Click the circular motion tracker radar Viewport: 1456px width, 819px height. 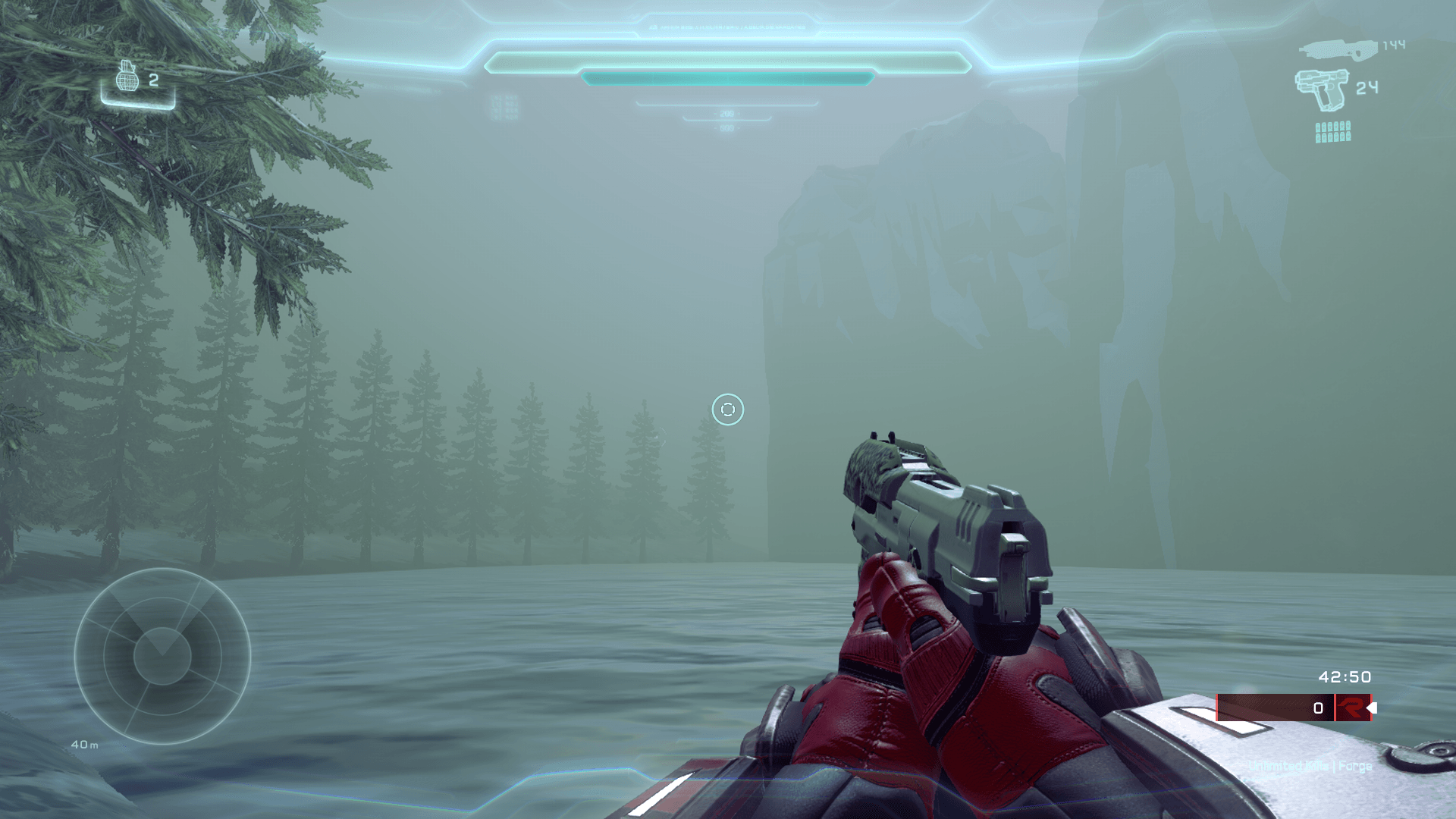click(162, 656)
